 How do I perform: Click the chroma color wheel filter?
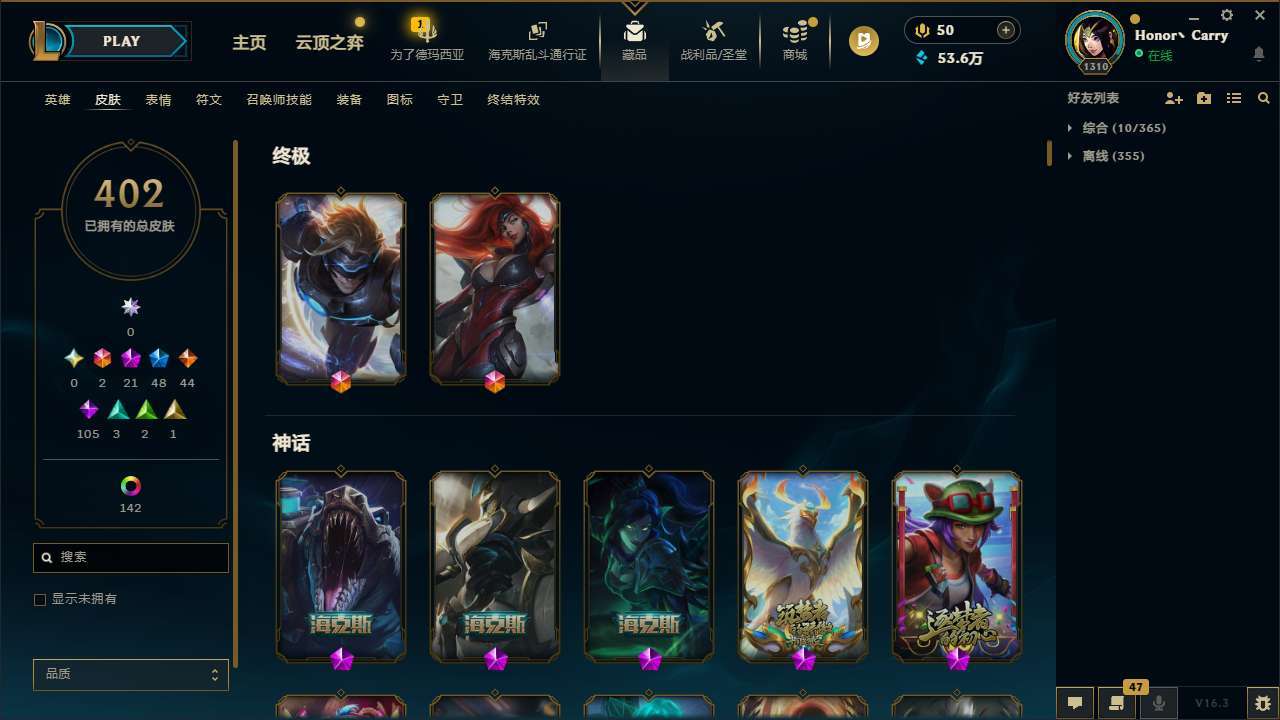pos(130,485)
